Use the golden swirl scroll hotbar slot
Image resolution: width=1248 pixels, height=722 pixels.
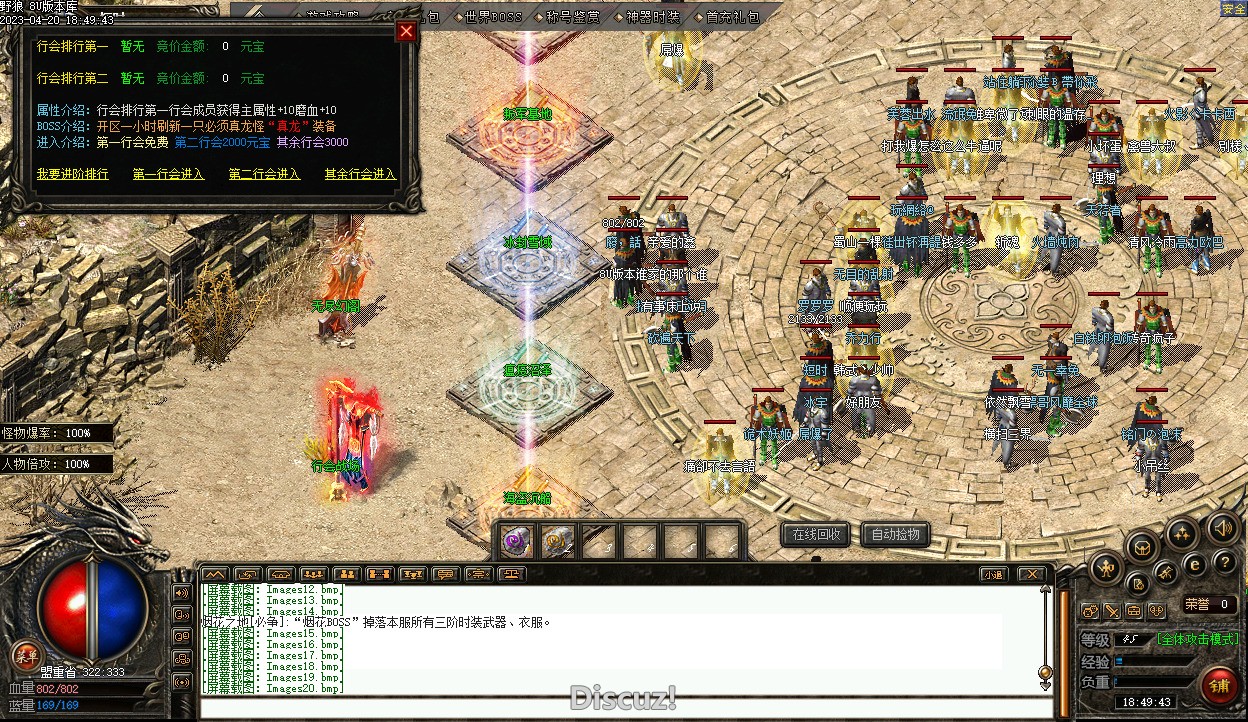(x=557, y=541)
